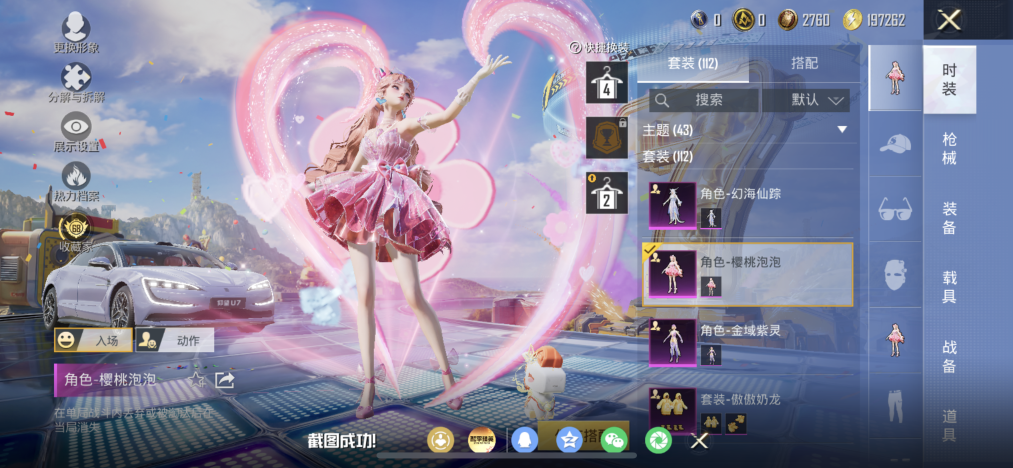Open the 展示设置 display settings

pyautogui.click(x=76, y=132)
